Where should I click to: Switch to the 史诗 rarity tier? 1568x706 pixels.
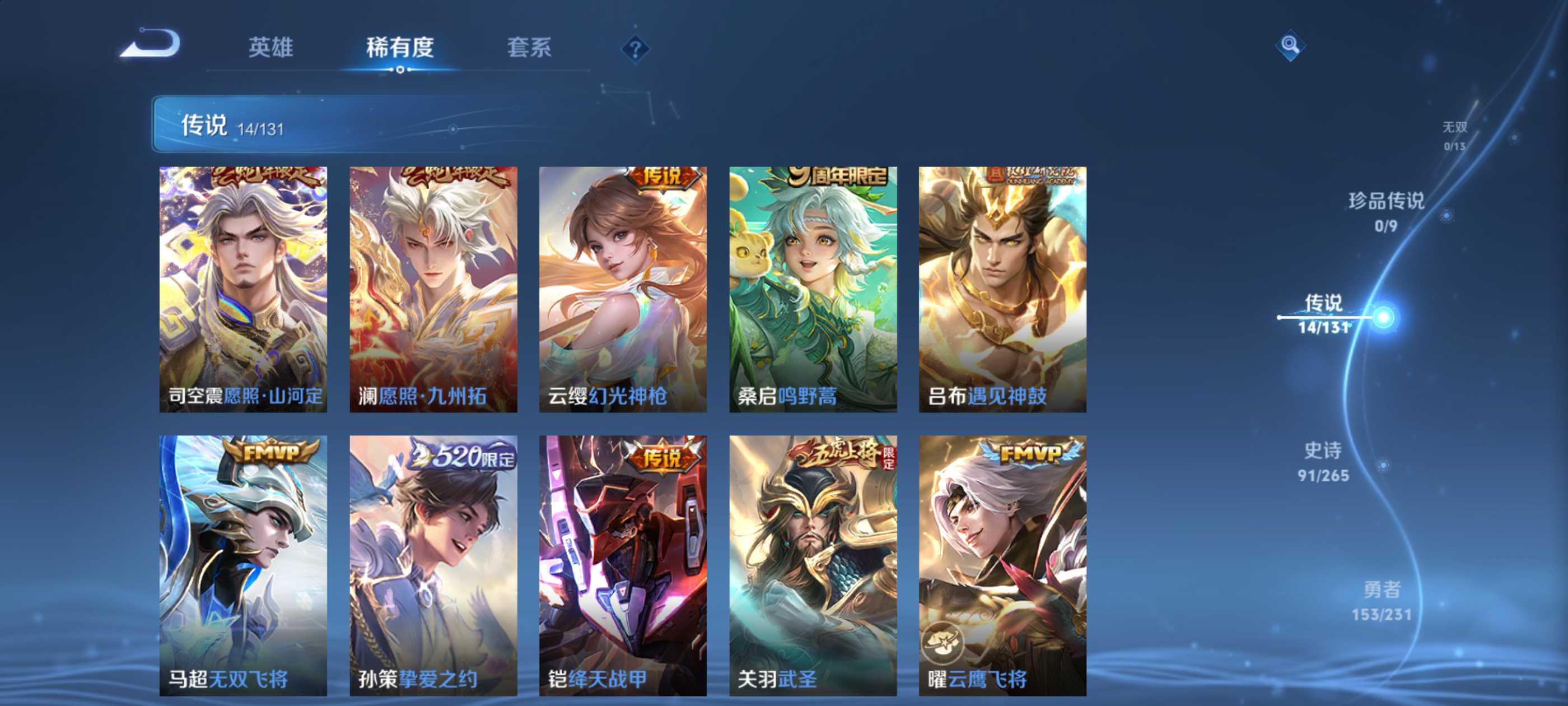tap(1323, 461)
